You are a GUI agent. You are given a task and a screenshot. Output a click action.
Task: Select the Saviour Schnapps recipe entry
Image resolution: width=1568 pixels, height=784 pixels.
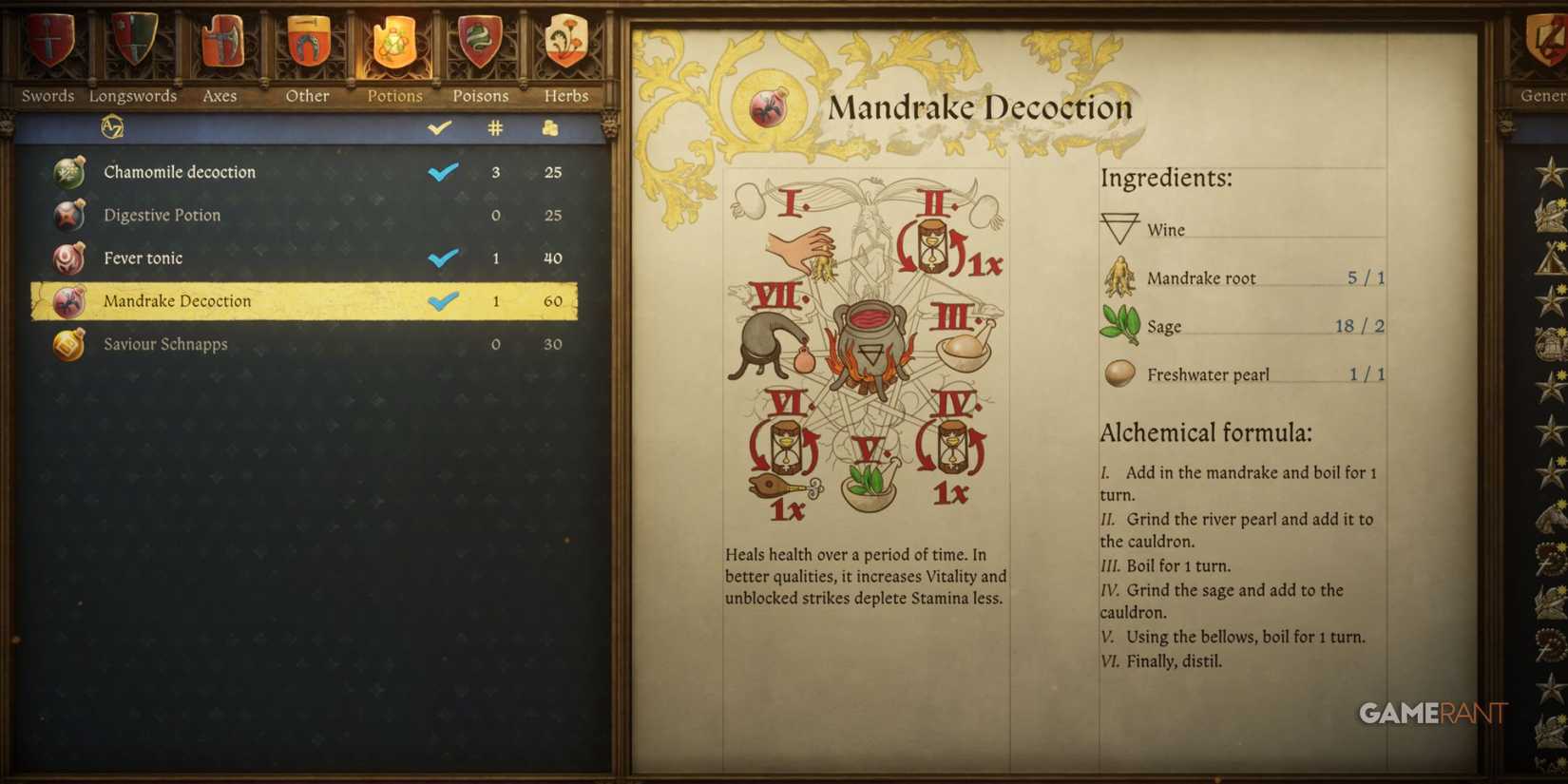164,344
